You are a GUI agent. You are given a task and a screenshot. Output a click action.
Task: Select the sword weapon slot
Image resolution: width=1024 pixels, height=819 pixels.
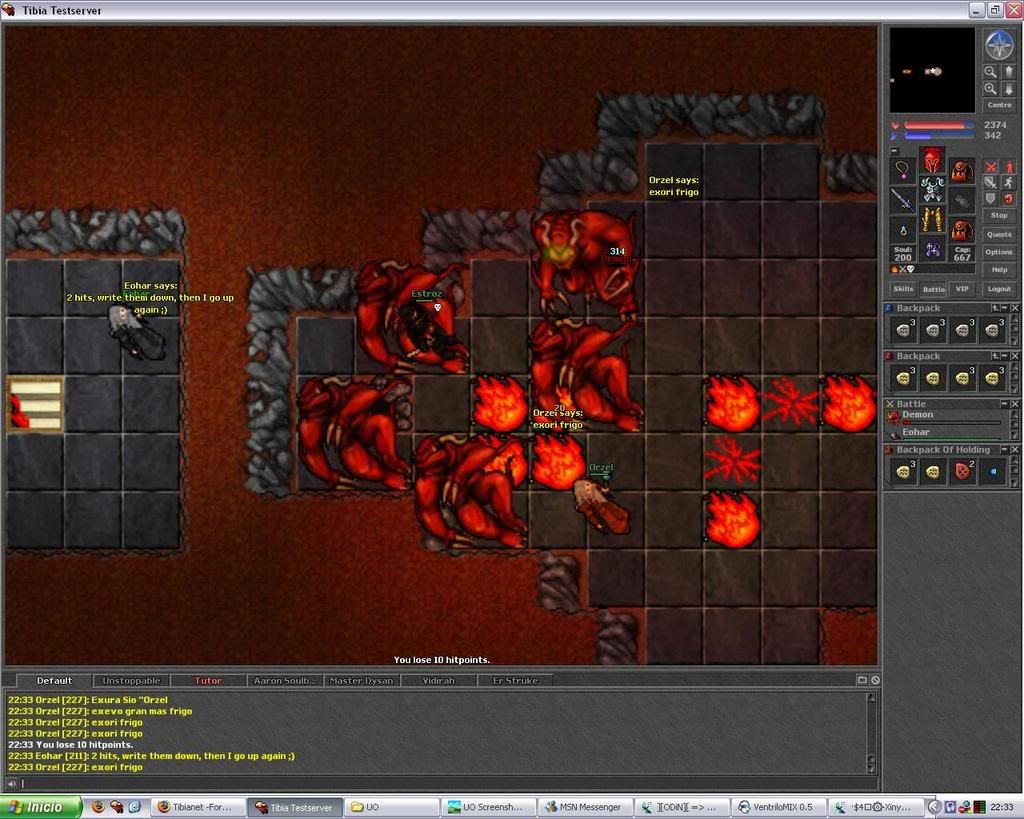click(x=903, y=200)
